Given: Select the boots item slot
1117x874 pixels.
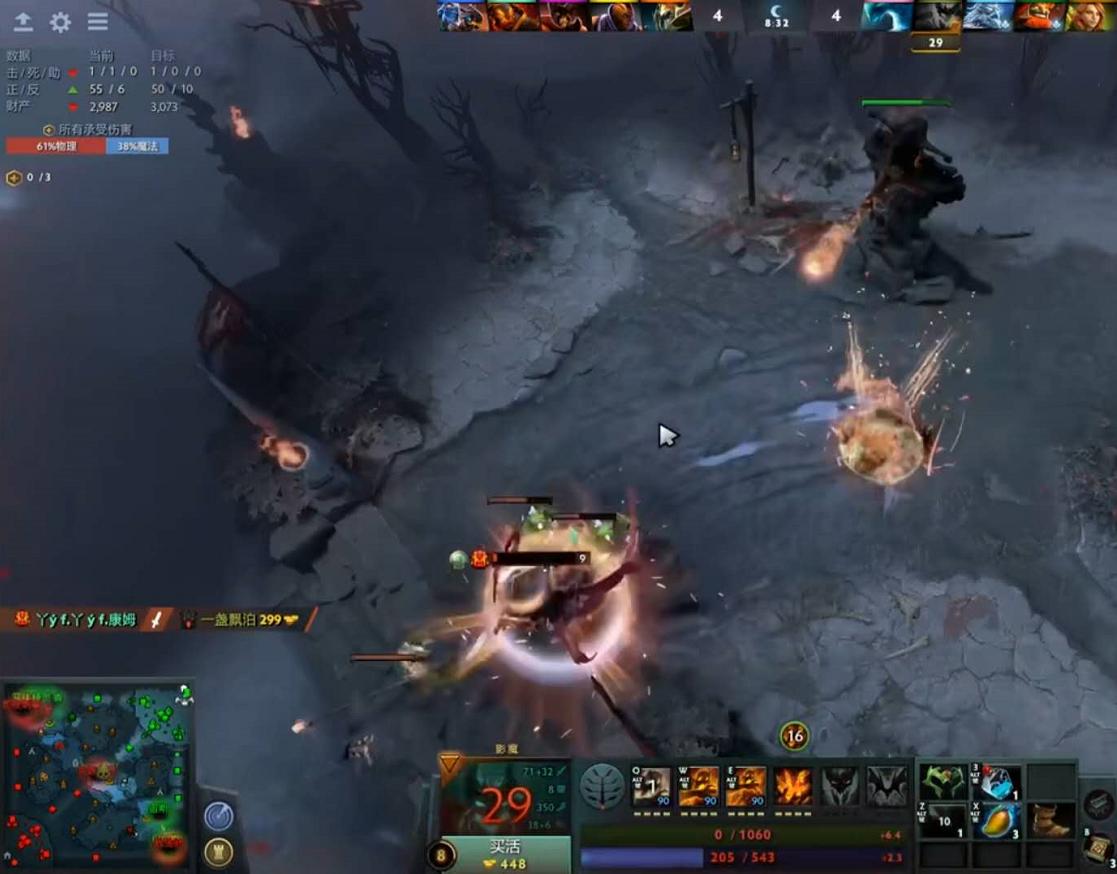Looking at the screenshot, I should 1051,820.
